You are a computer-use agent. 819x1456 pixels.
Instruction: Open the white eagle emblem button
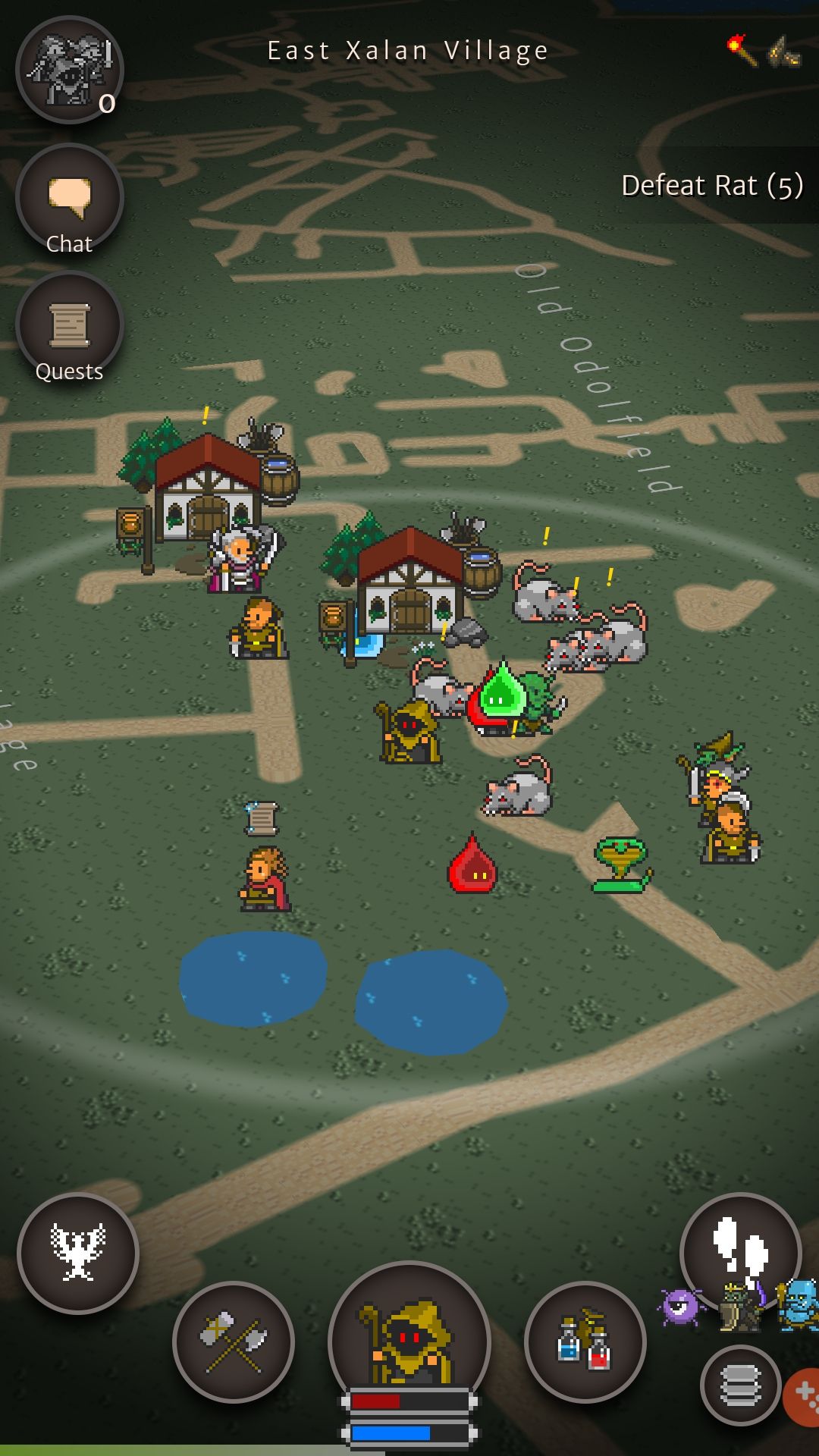click(x=78, y=1253)
